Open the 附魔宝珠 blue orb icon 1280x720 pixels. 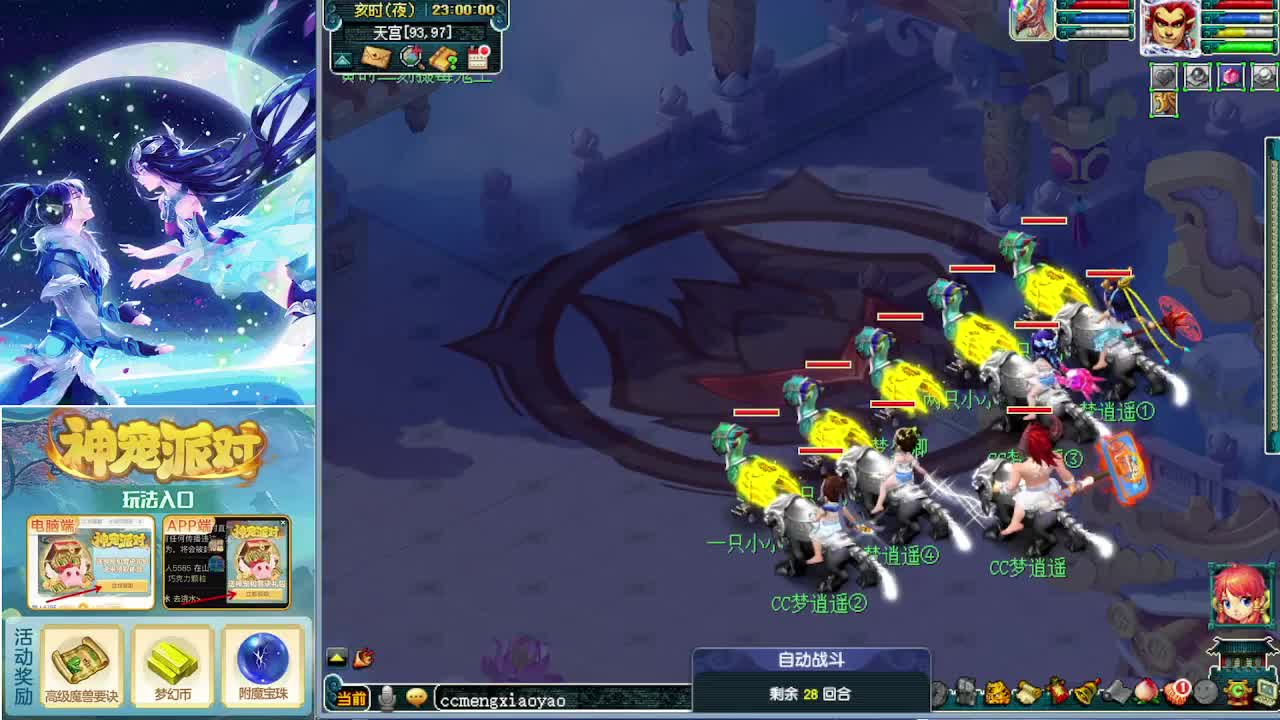point(262,662)
